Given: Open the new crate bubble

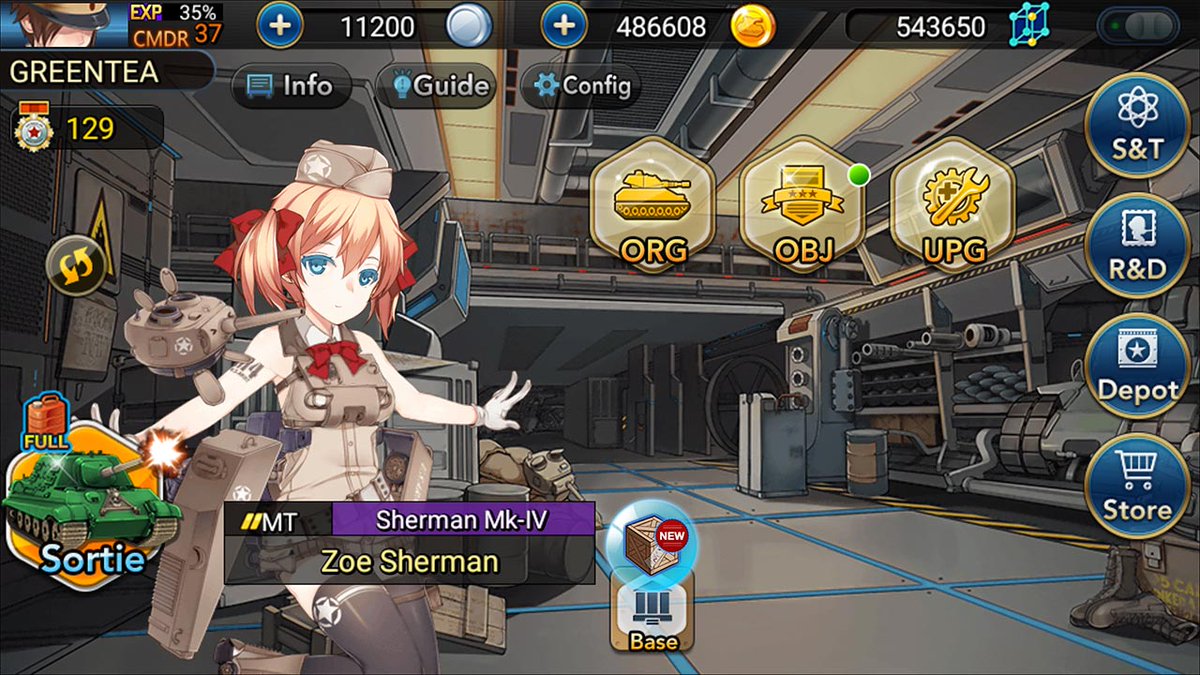Looking at the screenshot, I should (651, 541).
